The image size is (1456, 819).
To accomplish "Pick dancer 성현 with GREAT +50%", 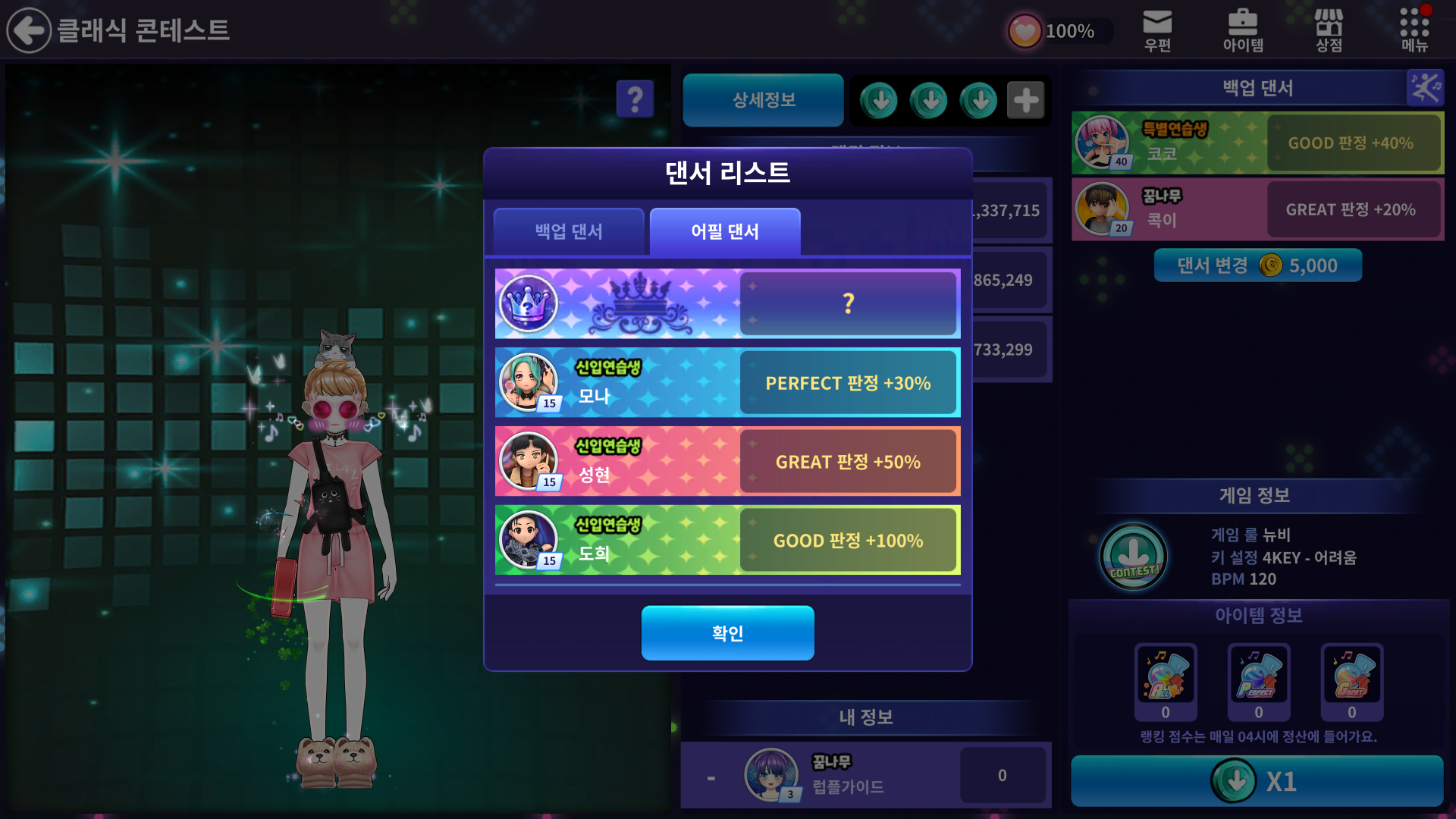I will tap(727, 462).
